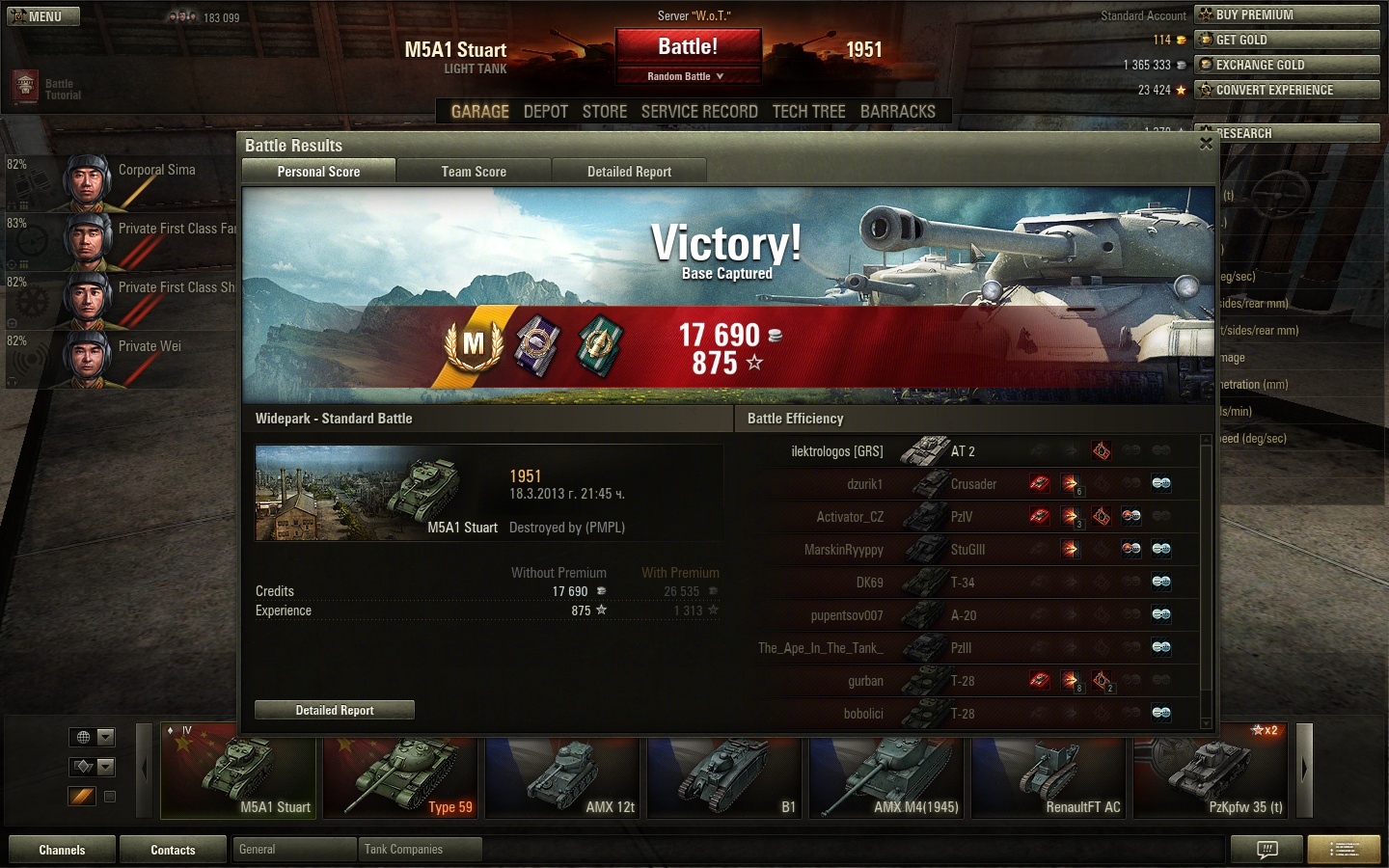The height and width of the screenshot is (868, 1389).
Task: Click the Buy Premium button
Action: [1287, 14]
